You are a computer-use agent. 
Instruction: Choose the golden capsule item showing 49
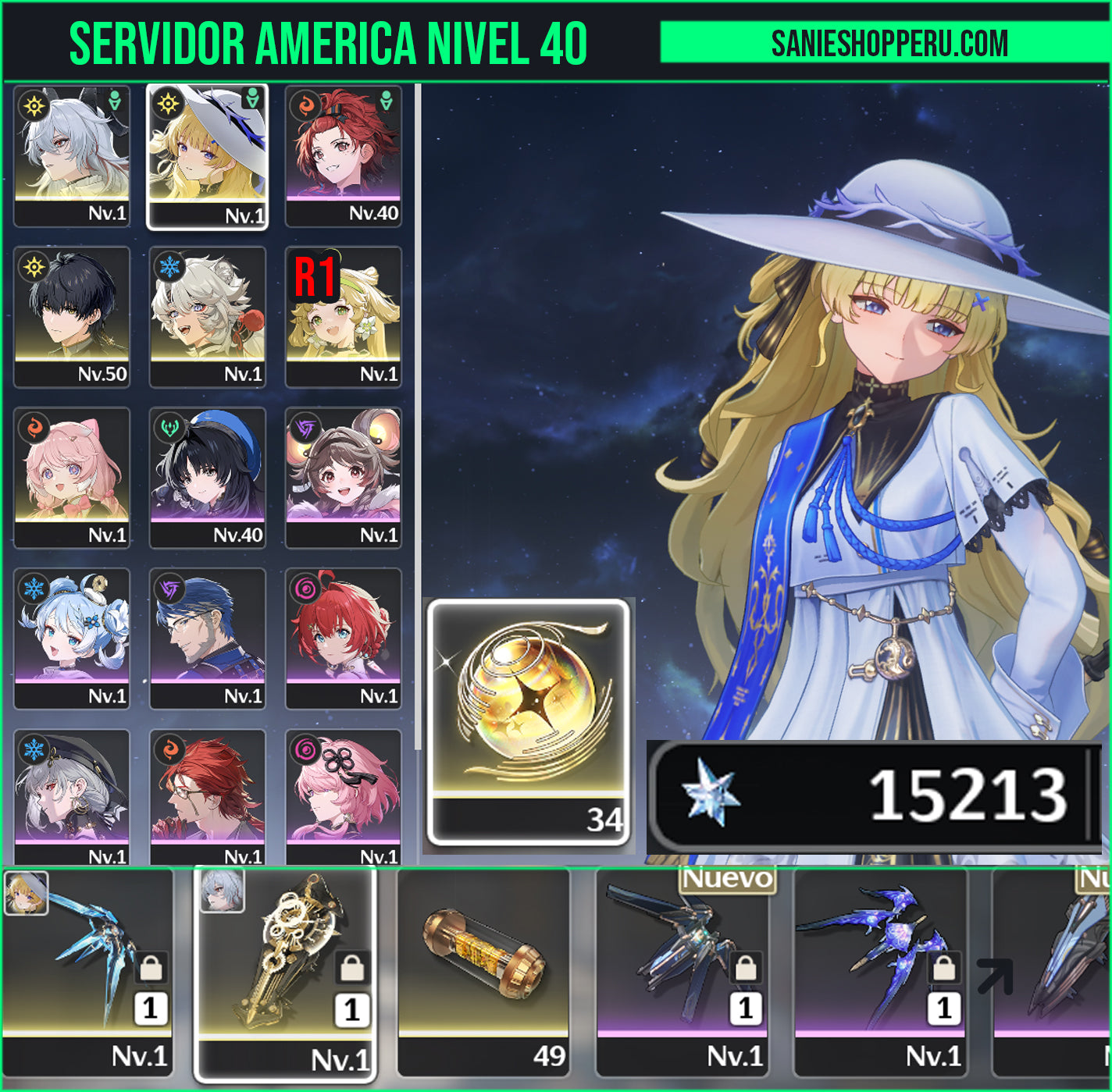[483, 972]
